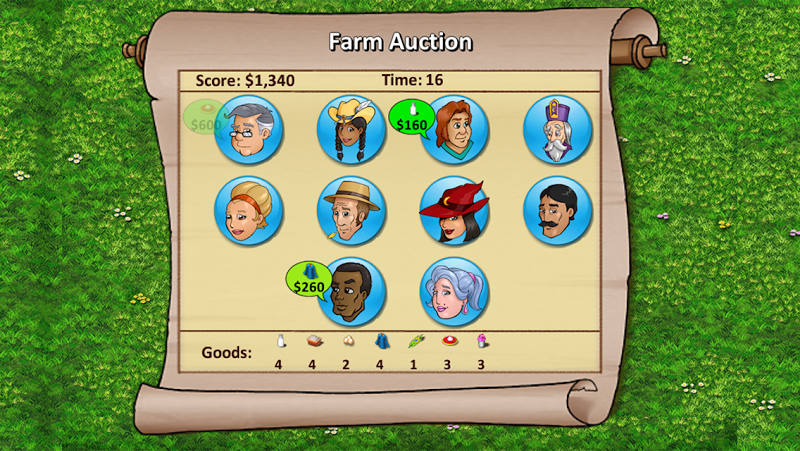
Task: Accept the $160 milk bid bubble
Action: (x=411, y=118)
